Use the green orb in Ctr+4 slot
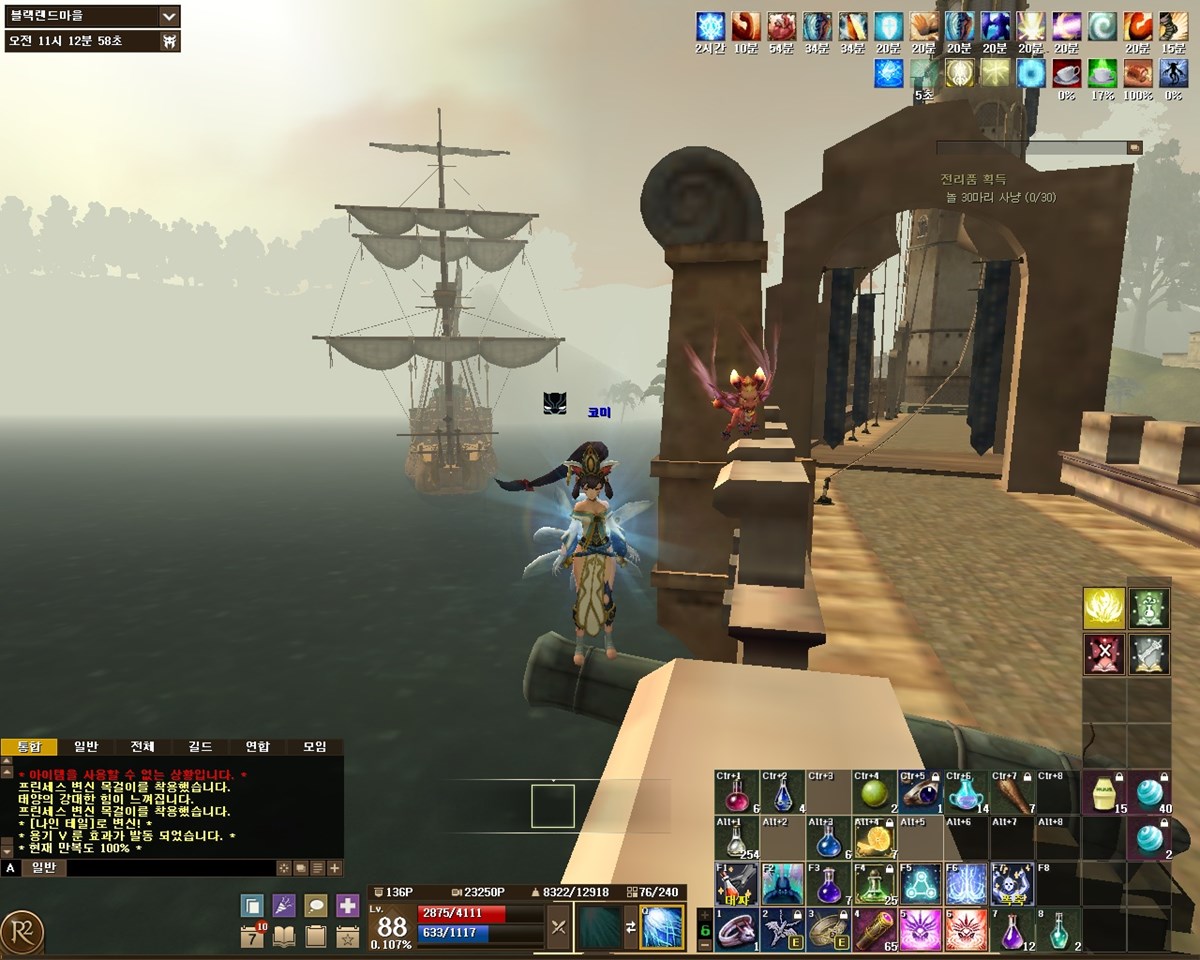This screenshot has width=1200, height=960. 875,794
